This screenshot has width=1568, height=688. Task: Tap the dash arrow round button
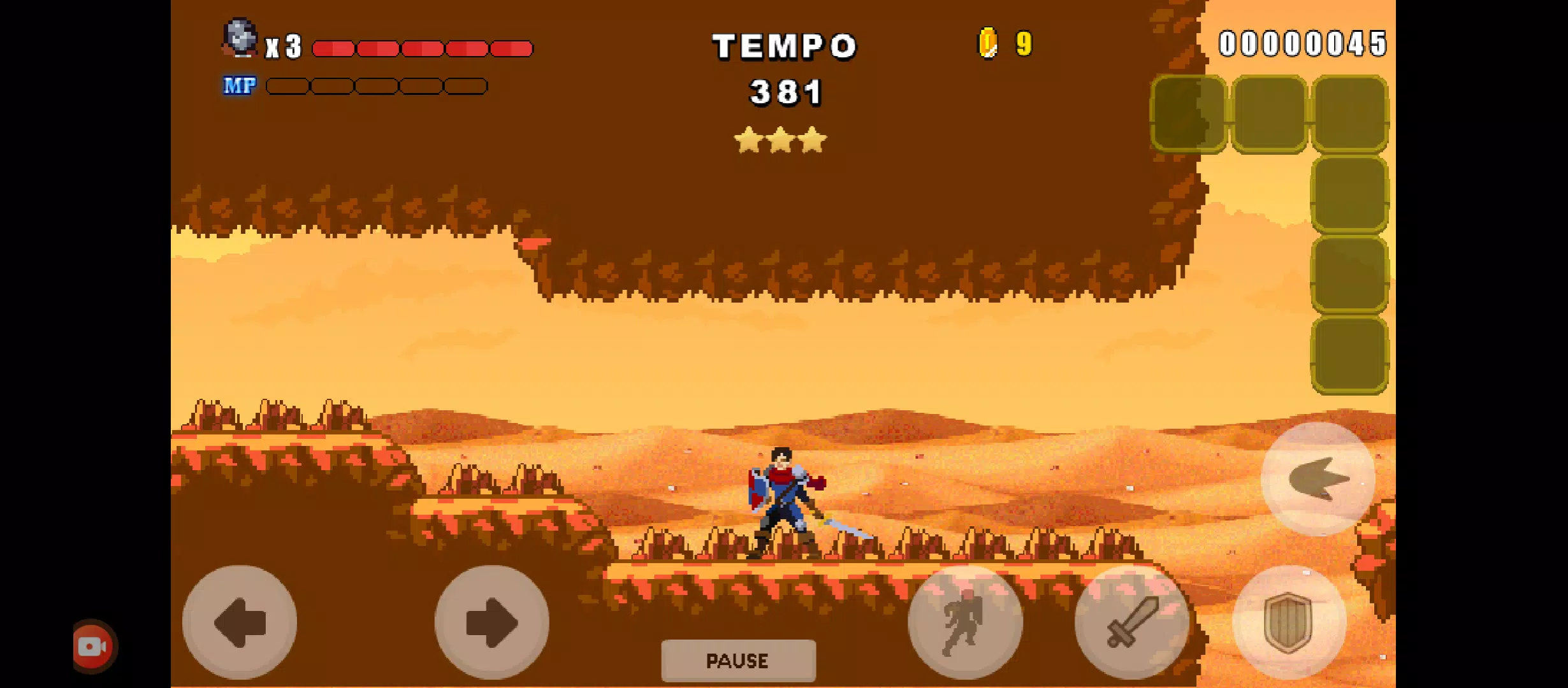click(1318, 479)
